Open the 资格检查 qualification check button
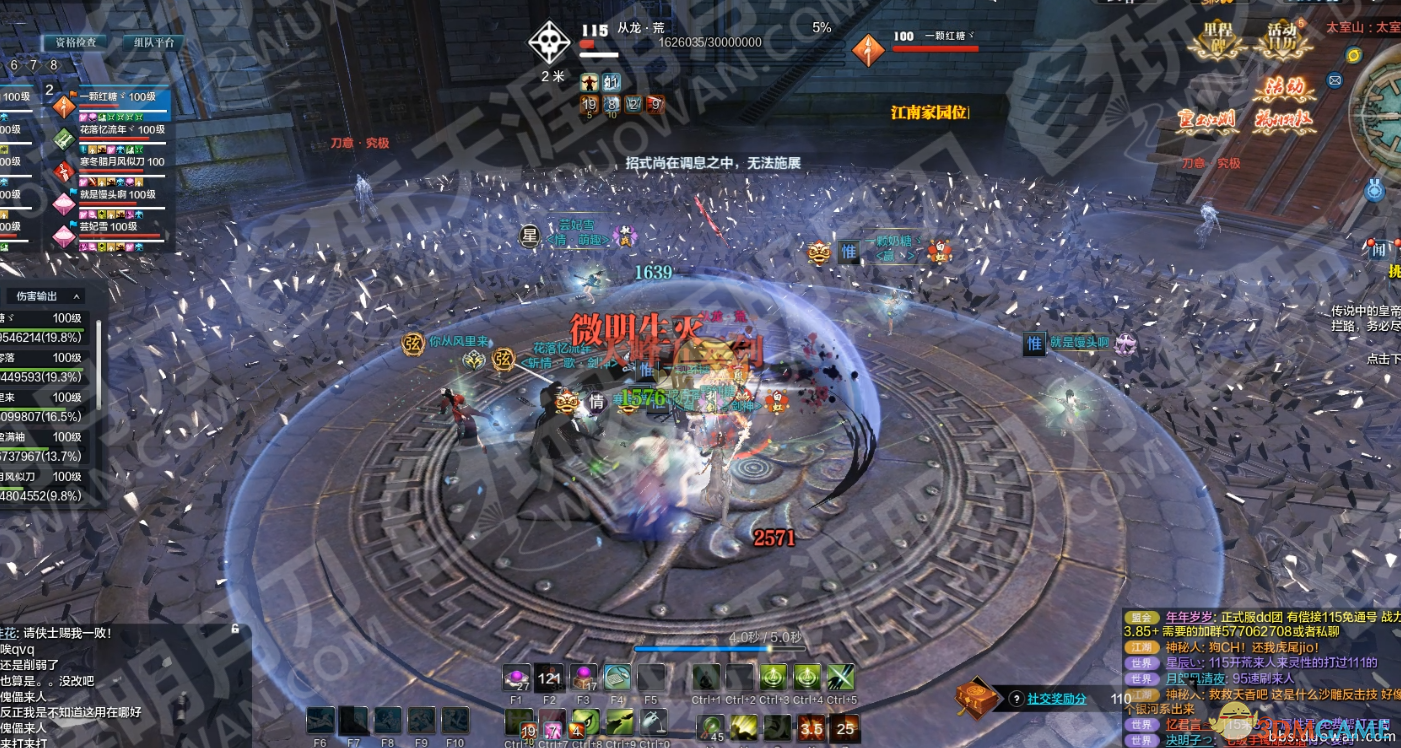 75,42
